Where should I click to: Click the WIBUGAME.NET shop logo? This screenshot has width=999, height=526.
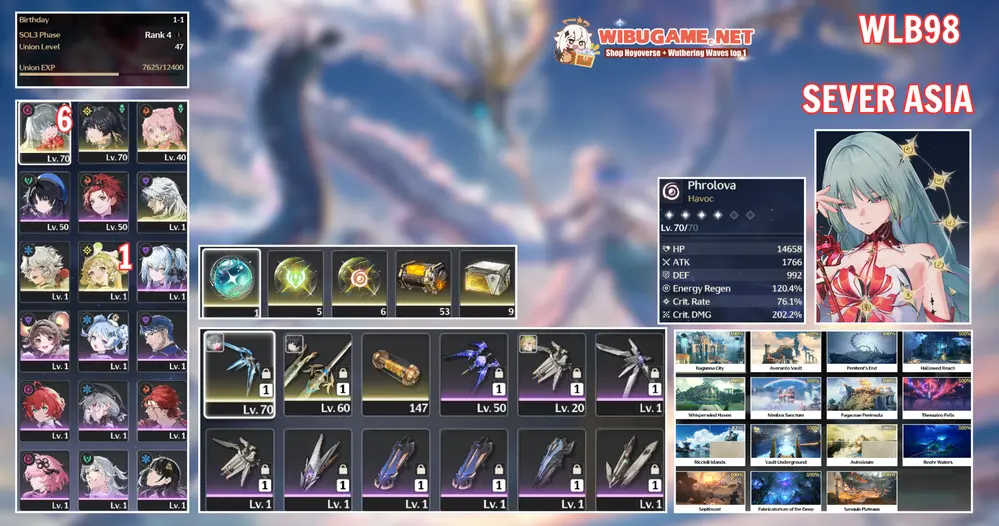pos(654,39)
